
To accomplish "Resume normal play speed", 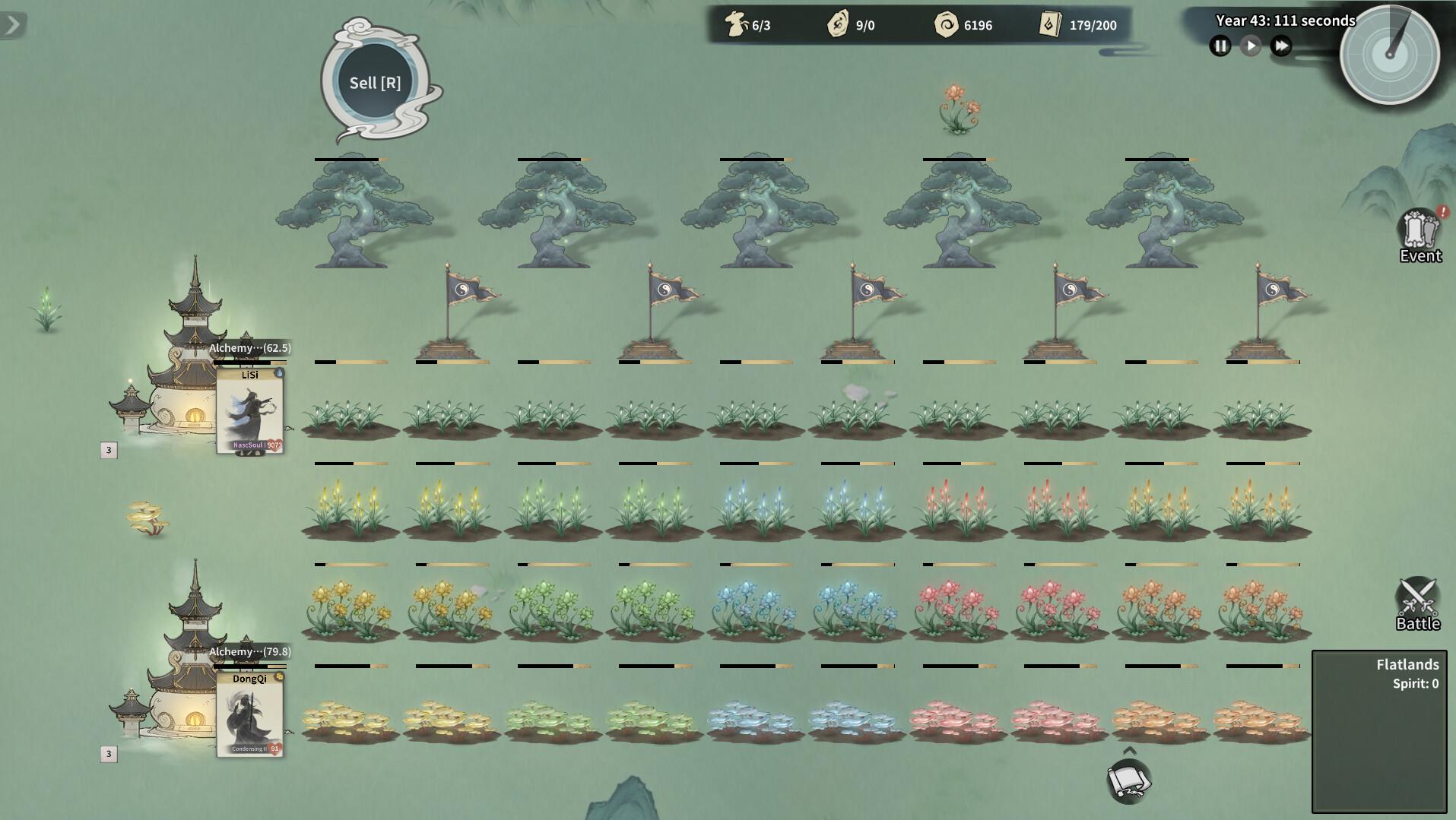I will tap(1251, 46).
